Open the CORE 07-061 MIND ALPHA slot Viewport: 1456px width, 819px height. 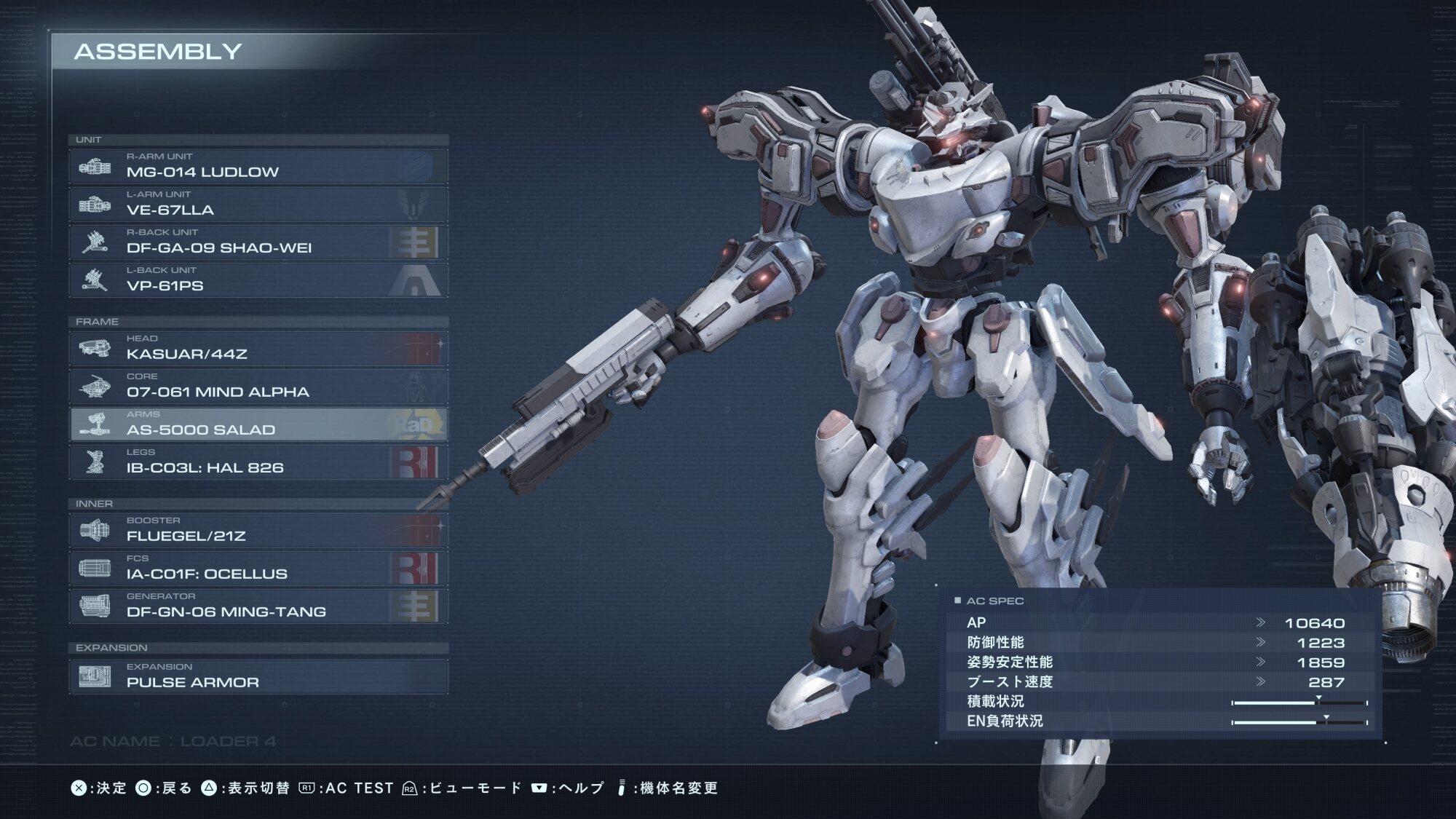click(258, 387)
